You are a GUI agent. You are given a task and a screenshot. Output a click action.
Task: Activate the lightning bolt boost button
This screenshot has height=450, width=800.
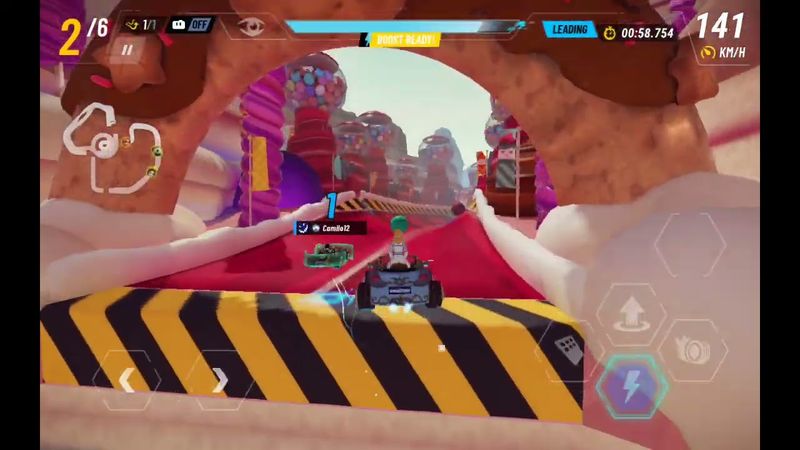pyautogui.click(x=630, y=387)
